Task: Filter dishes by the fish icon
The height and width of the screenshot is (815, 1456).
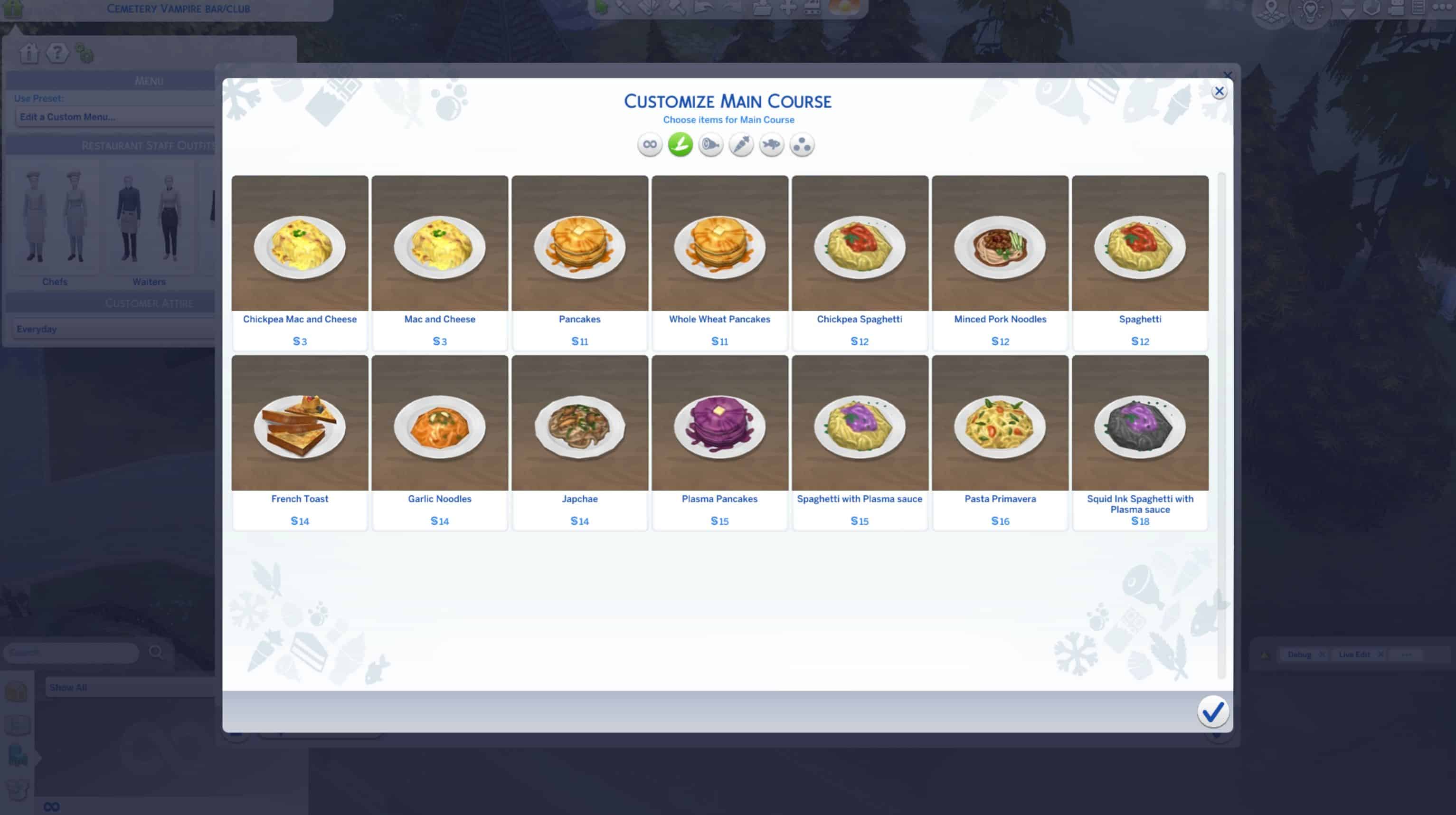Action: 771,145
